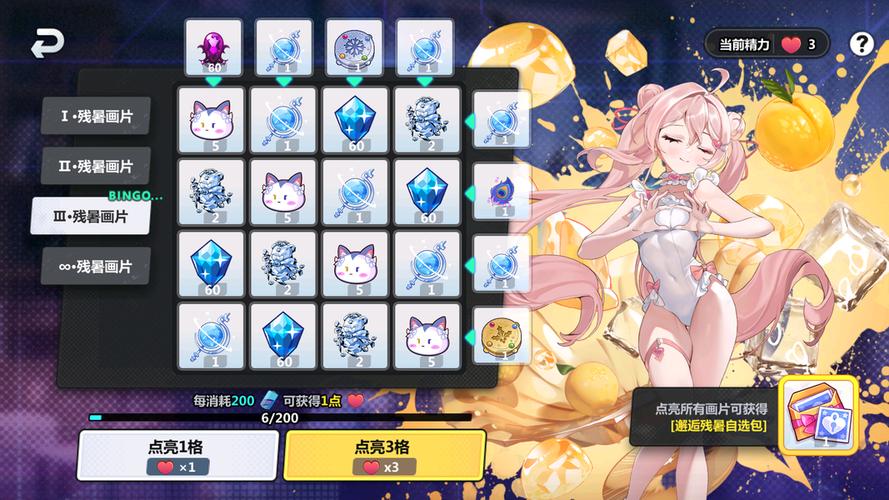Open the 邂逅残暑自选包 gift box
The width and height of the screenshot is (889, 500).
pos(818,415)
